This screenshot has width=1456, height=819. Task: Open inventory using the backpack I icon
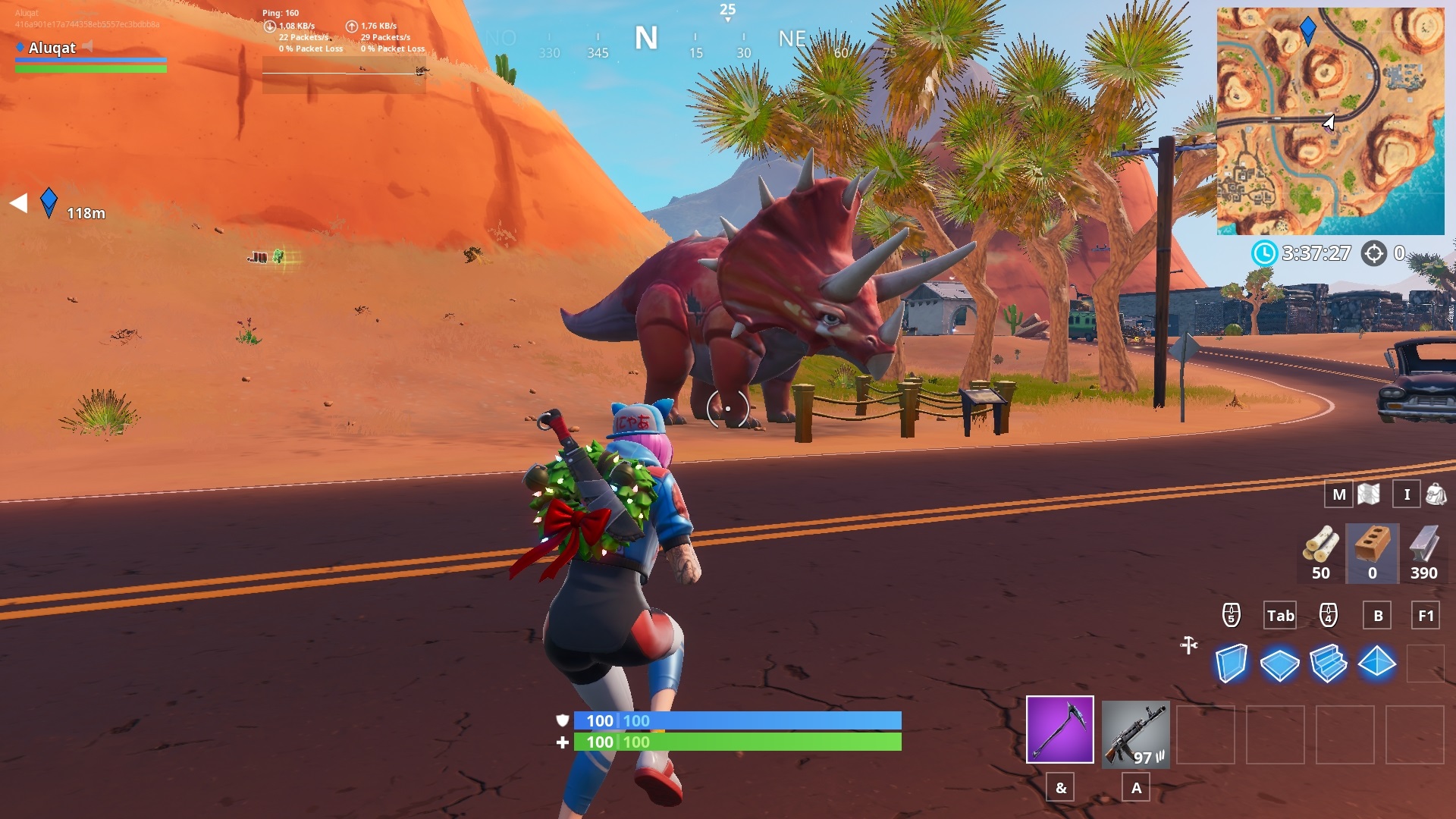[x=1407, y=494]
